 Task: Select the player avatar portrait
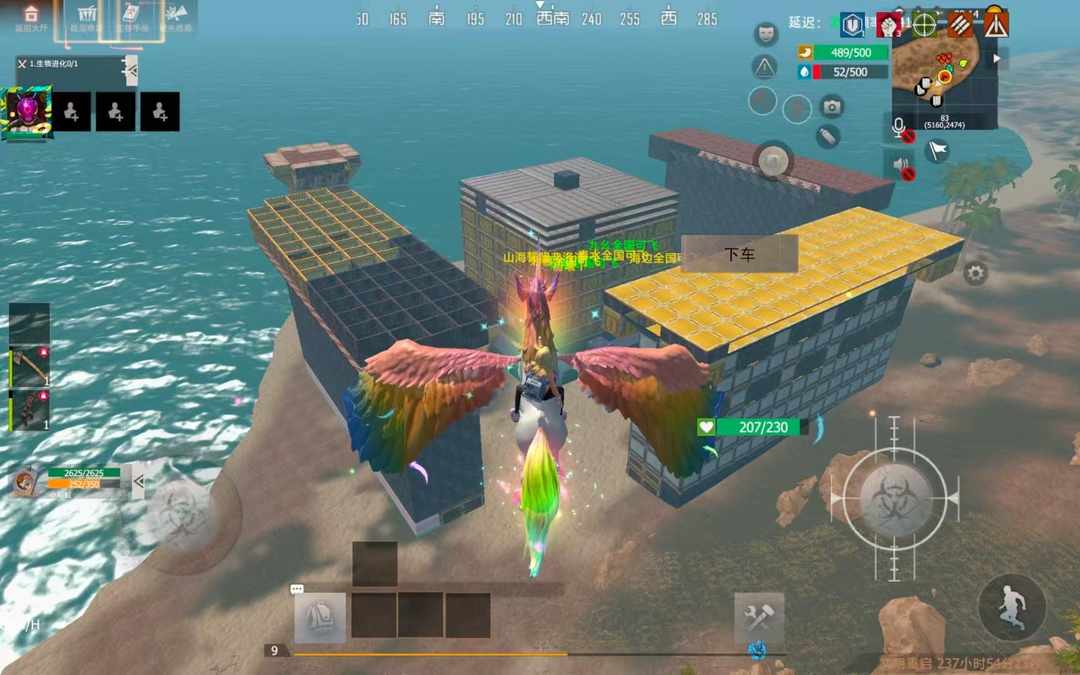(26, 111)
